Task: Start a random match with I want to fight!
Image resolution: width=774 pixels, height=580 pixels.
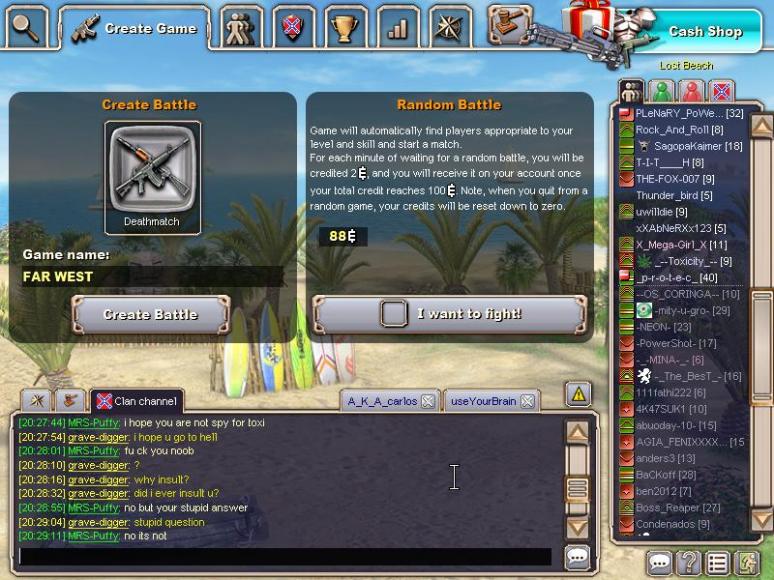Action: click(449, 314)
